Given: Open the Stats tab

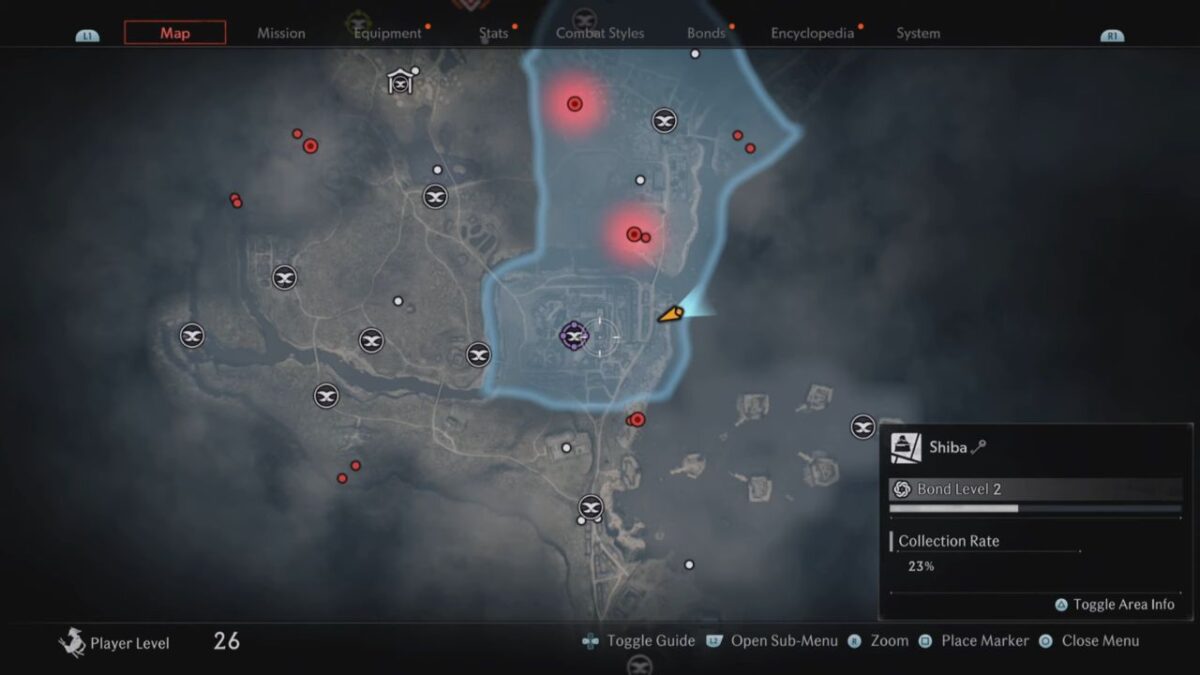Looking at the screenshot, I should coord(493,33).
